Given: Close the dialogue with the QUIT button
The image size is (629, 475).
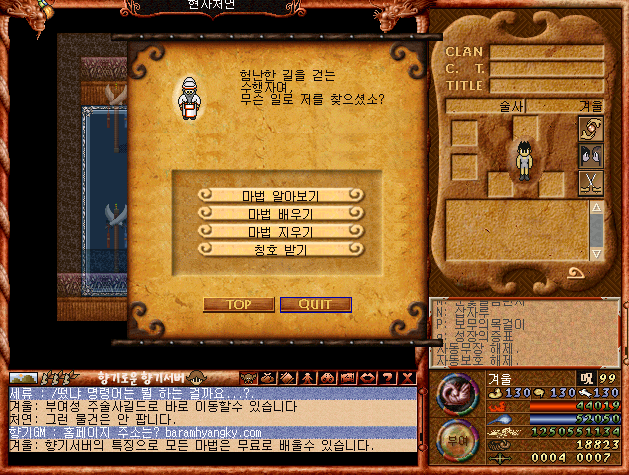Looking at the screenshot, I should 315,304.
